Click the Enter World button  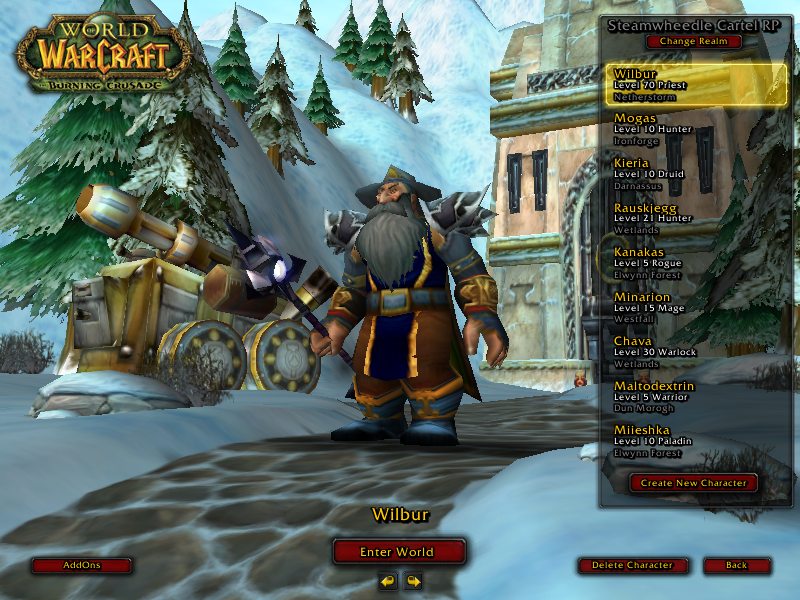[x=399, y=551]
